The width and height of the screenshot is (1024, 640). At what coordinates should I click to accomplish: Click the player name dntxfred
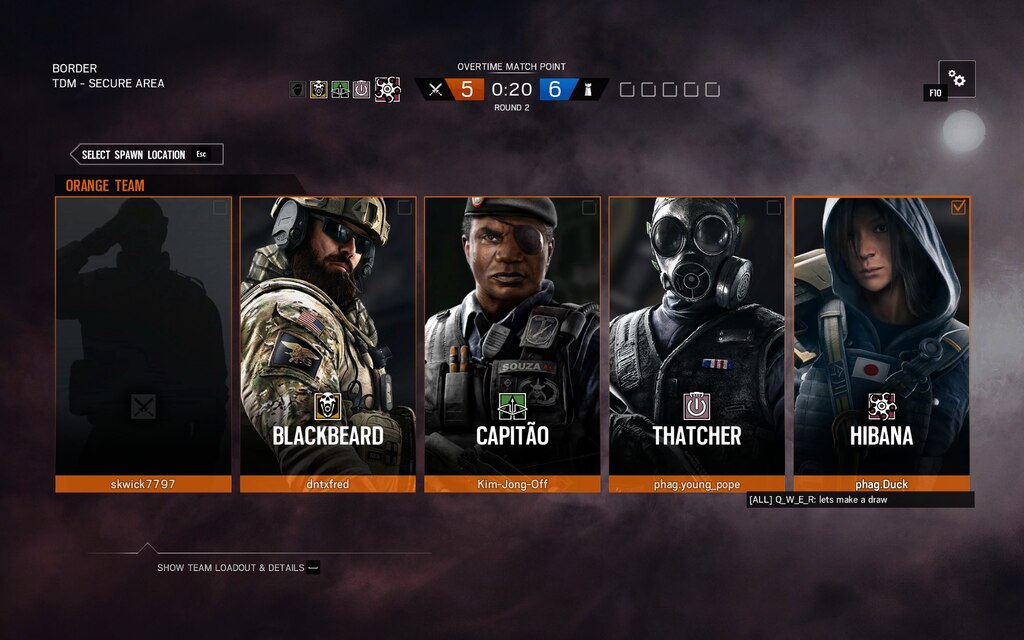tap(328, 484)
